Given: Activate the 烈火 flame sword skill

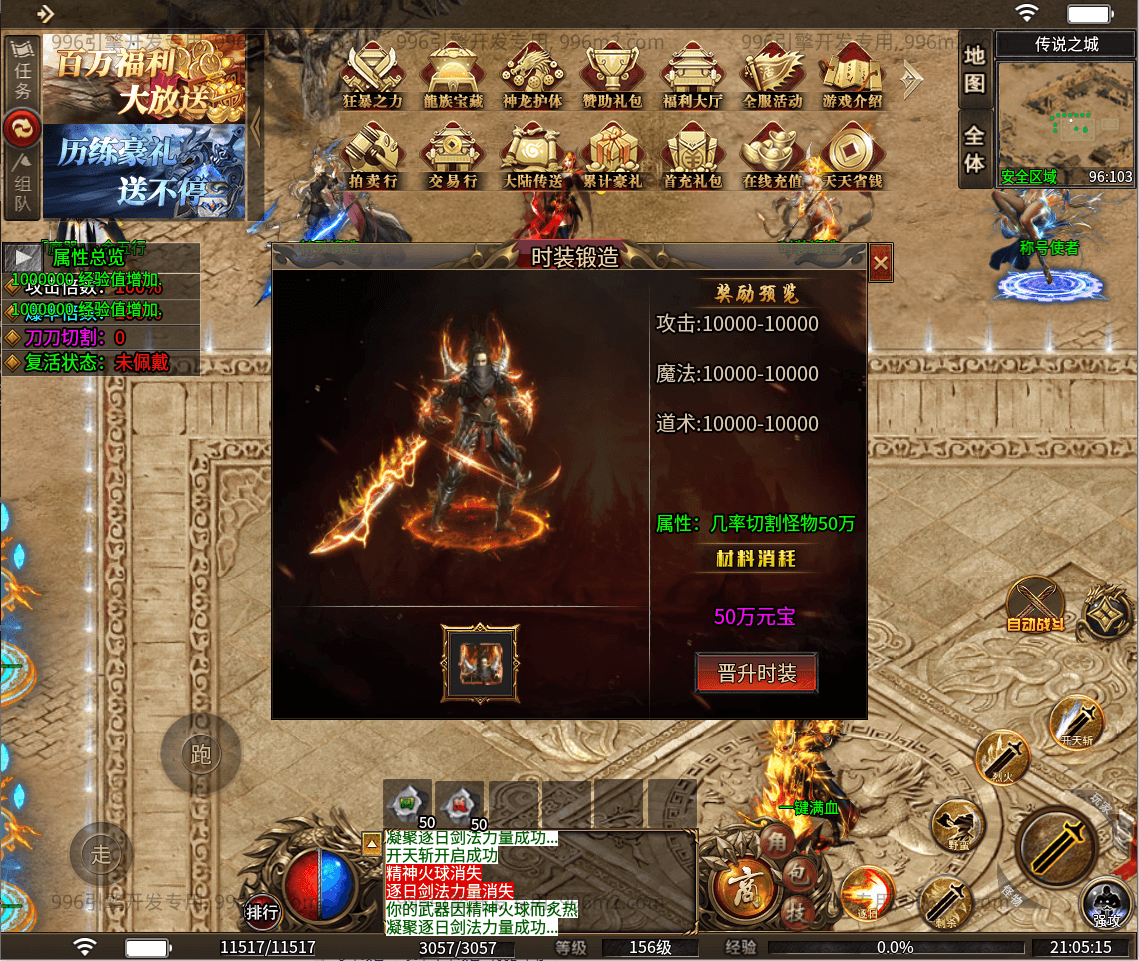Looking at the screenshot, I should pyautogui.click(x=1002, y=757).
